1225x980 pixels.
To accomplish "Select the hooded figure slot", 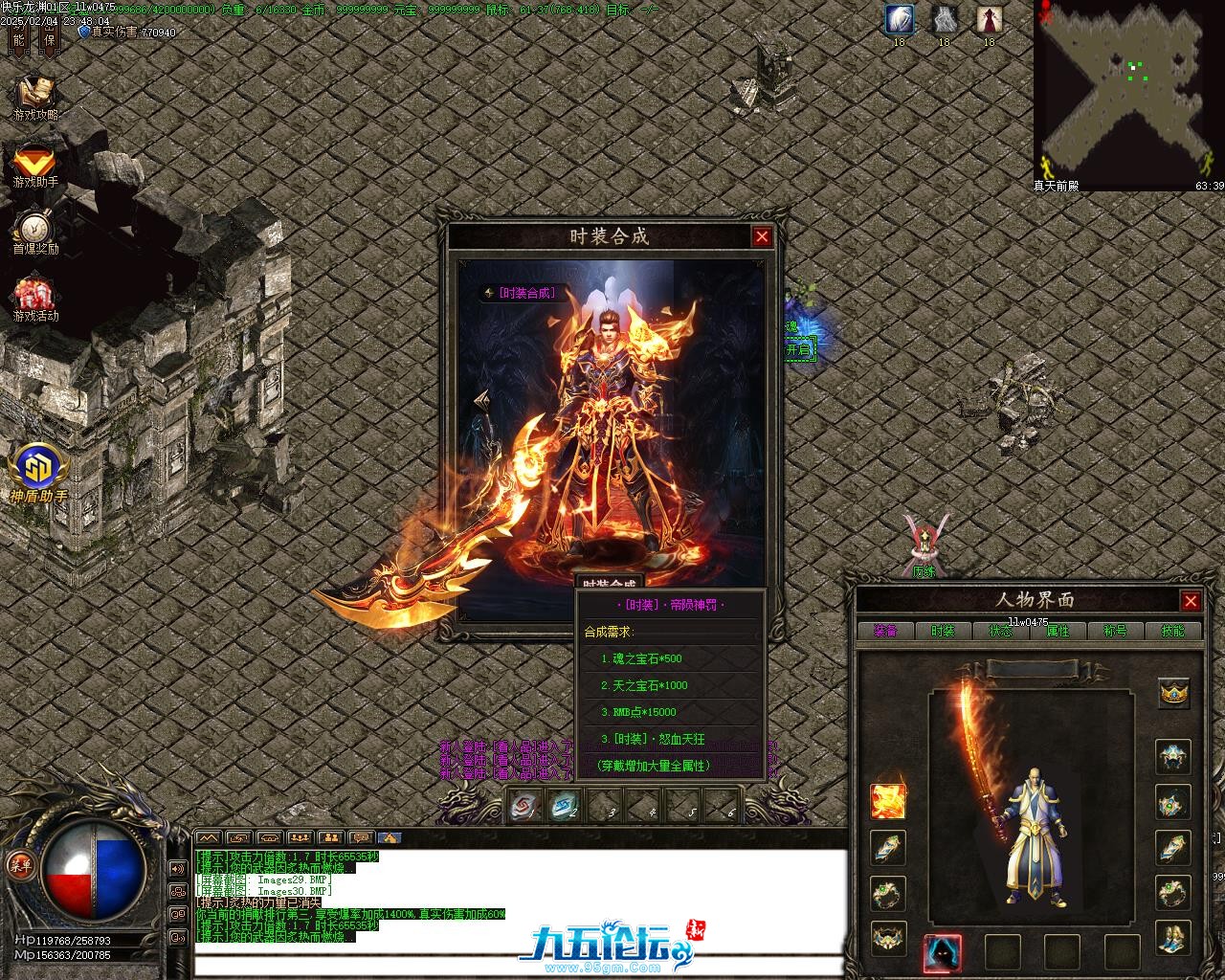I will (943, 952).
